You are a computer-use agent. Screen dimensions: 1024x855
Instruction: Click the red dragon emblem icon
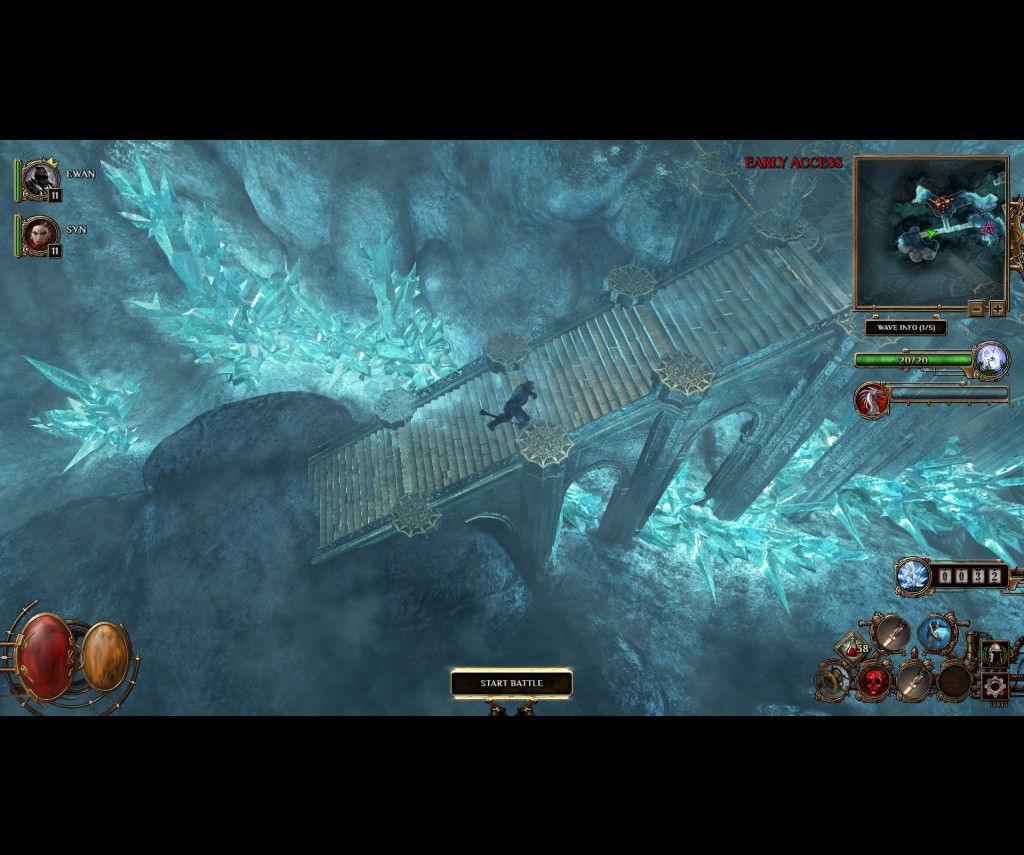(x=872, y=400)
